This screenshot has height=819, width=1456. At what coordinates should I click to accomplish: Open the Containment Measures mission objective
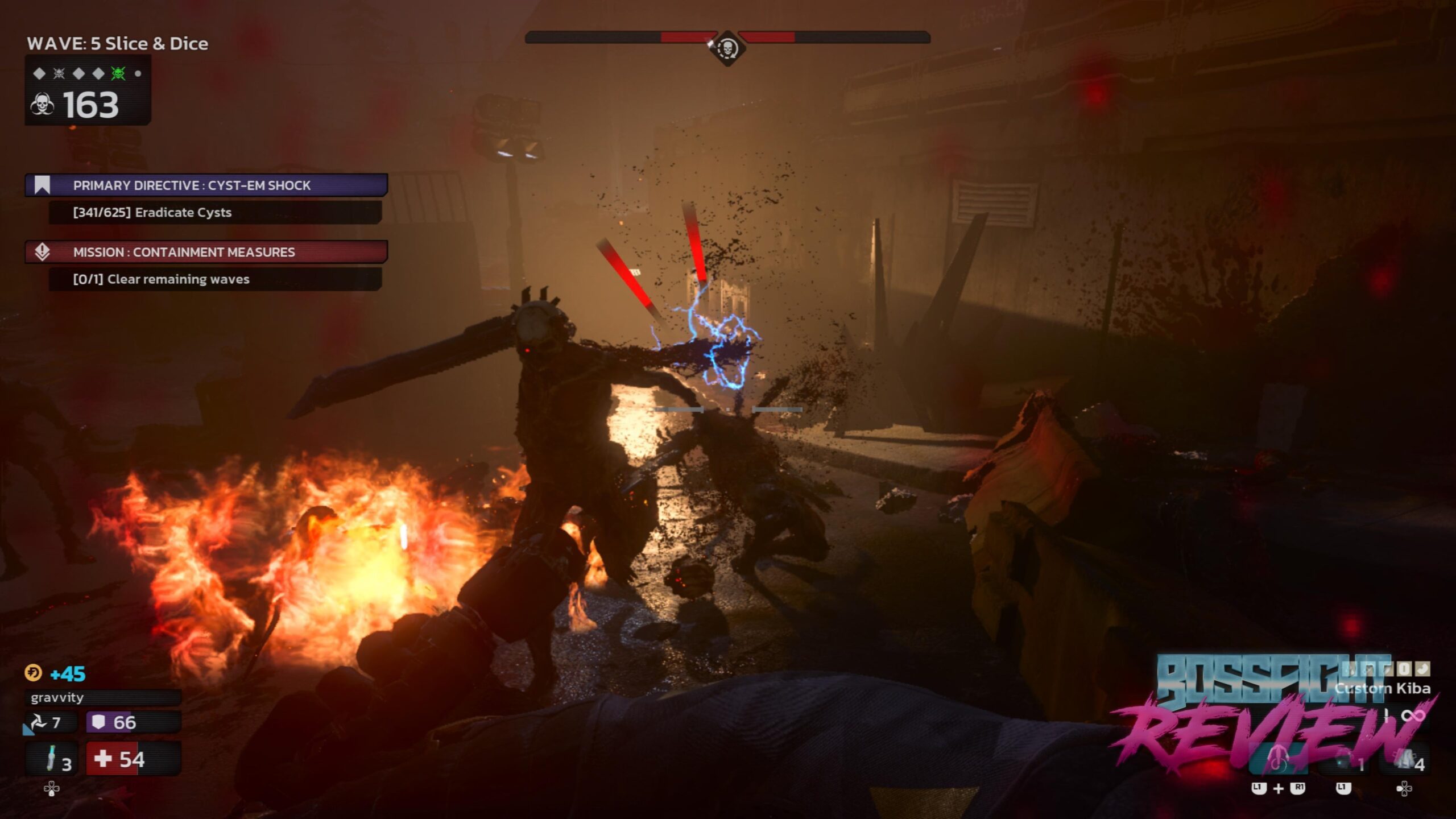point(206,252)
